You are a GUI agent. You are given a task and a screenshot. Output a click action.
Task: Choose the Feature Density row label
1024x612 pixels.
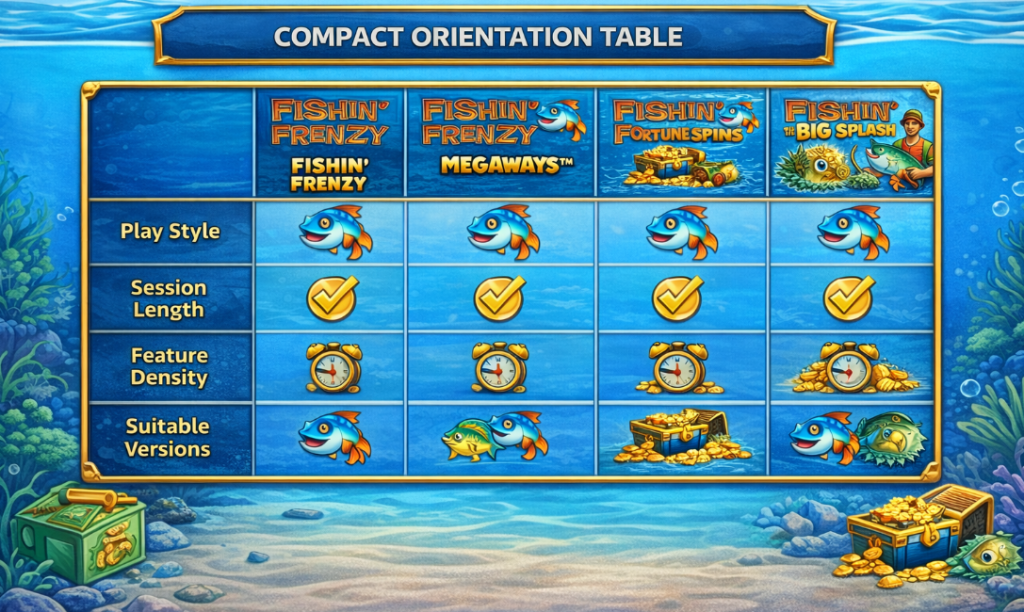(x=168, y=367)
